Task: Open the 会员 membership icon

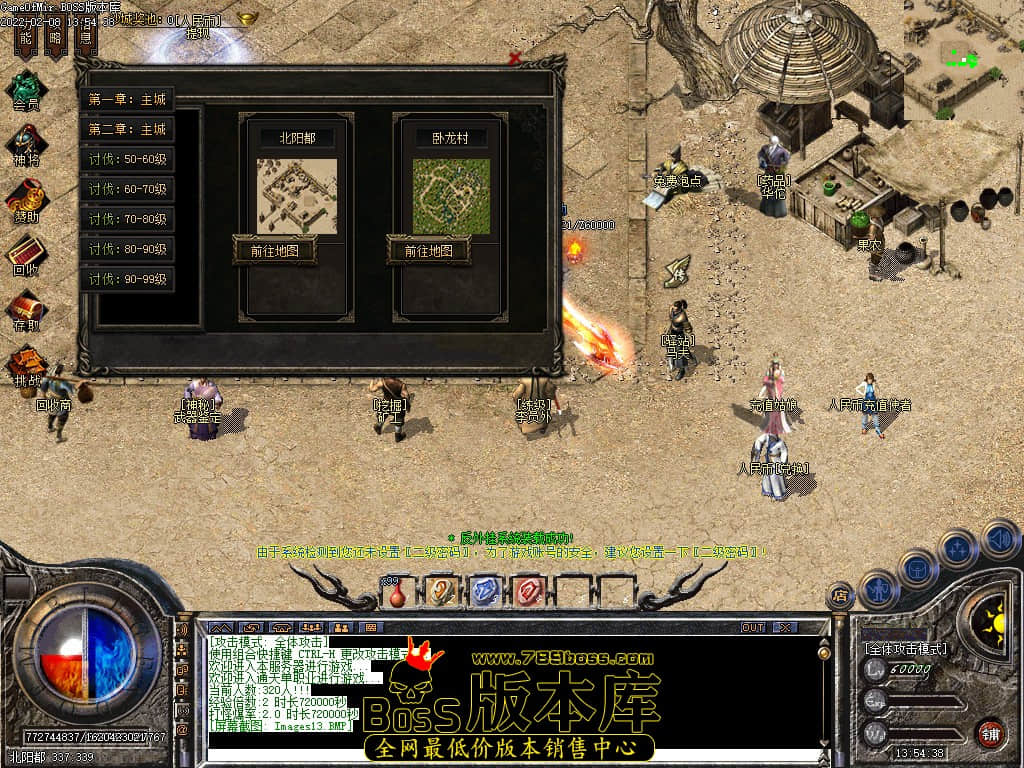Action: coord(26,88)
